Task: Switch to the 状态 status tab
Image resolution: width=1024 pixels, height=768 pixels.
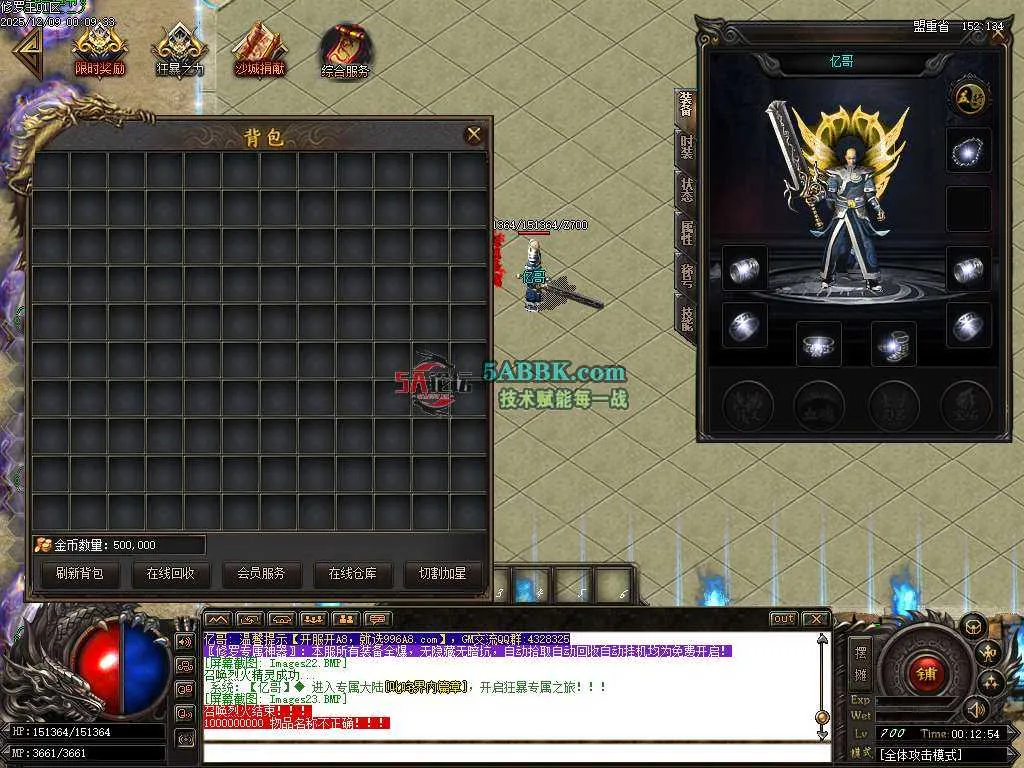Action: 686,190
